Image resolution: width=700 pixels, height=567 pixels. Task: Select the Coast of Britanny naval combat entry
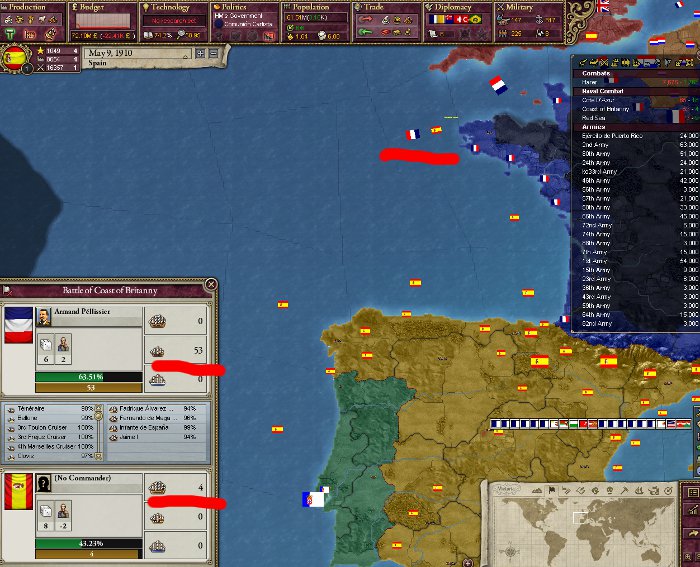tap(609, 108)
